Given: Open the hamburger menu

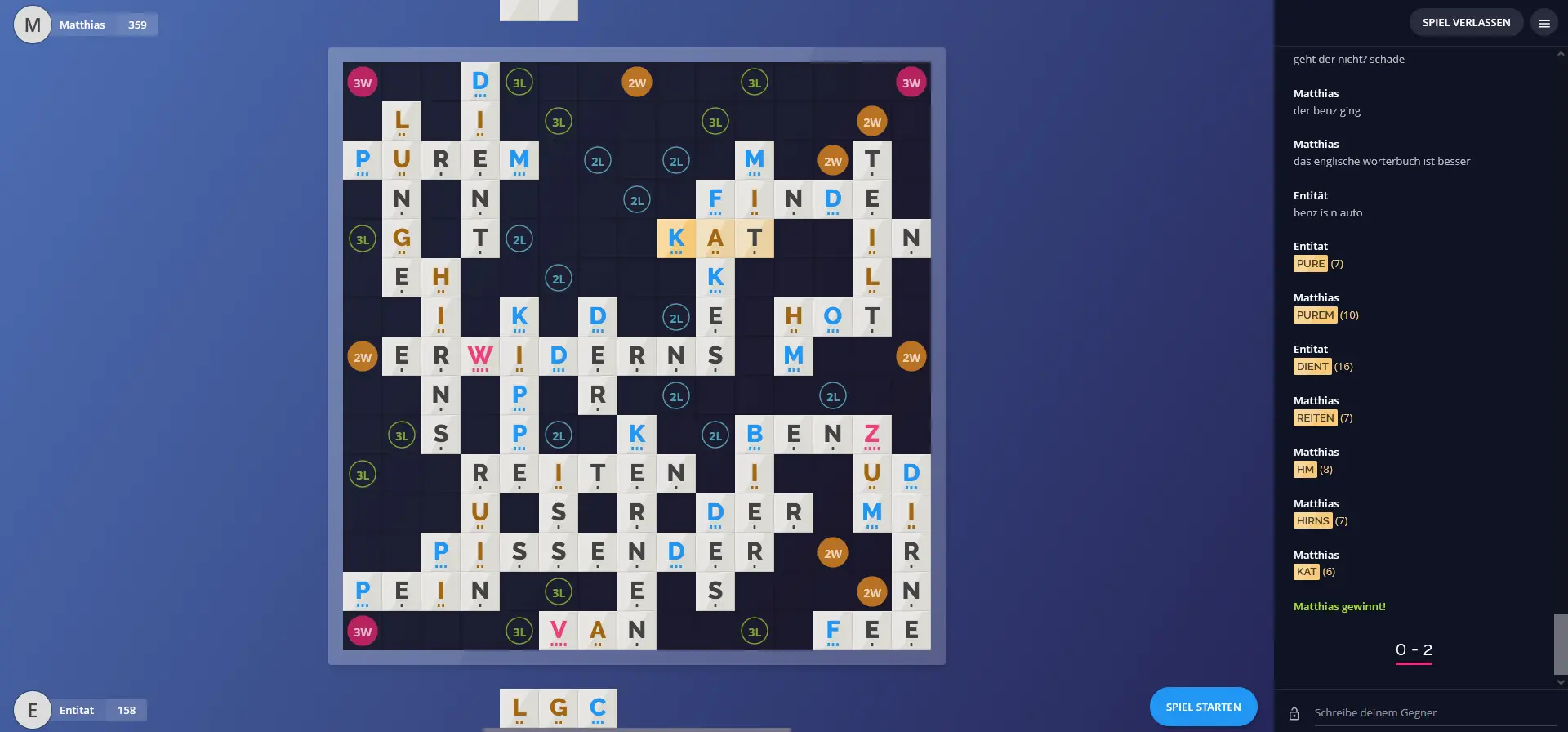Looking at the screenshot, I should click(1543, 24).
